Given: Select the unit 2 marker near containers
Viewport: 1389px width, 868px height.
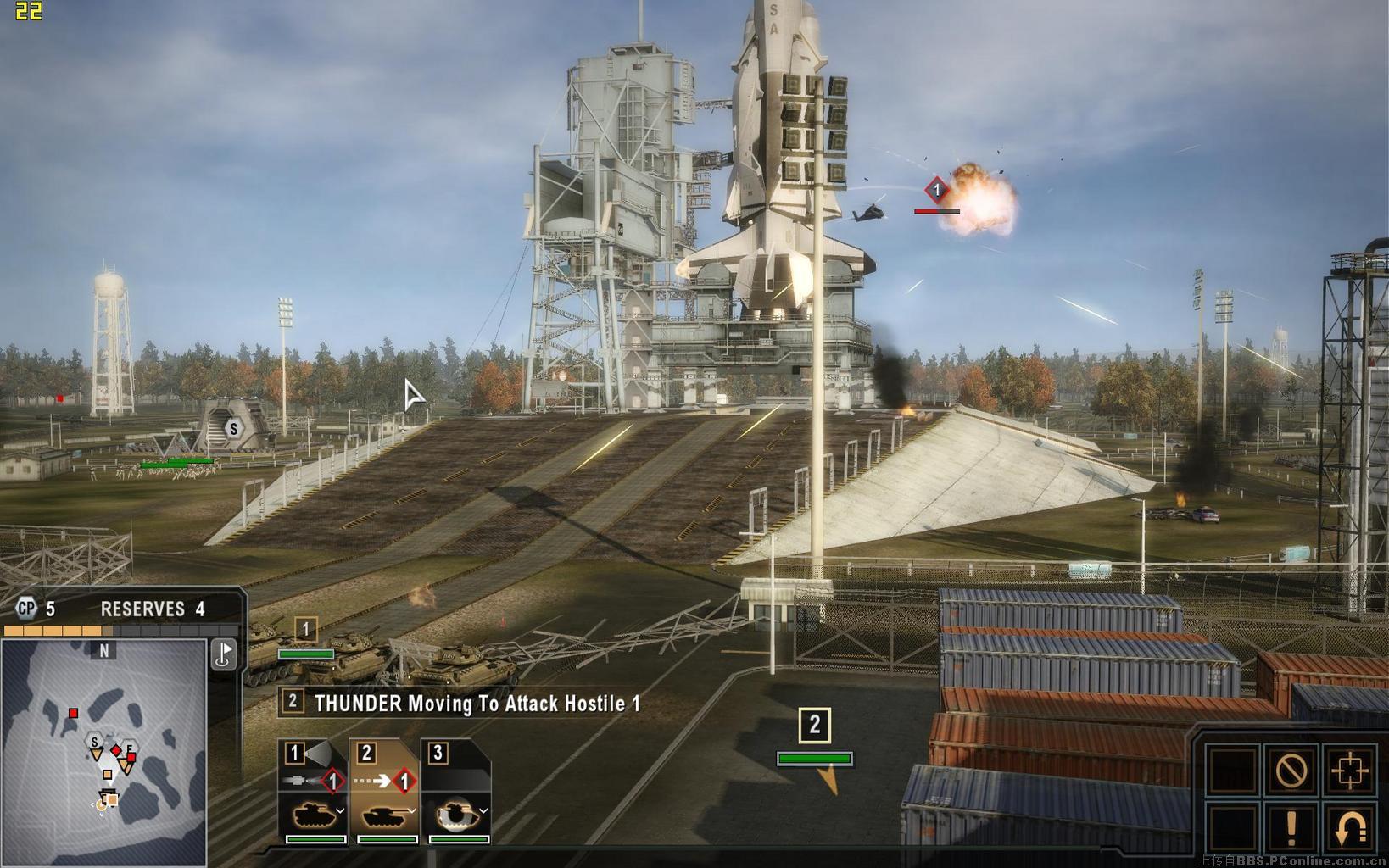Looking at the screenshot, I should [x=815, y=725].
